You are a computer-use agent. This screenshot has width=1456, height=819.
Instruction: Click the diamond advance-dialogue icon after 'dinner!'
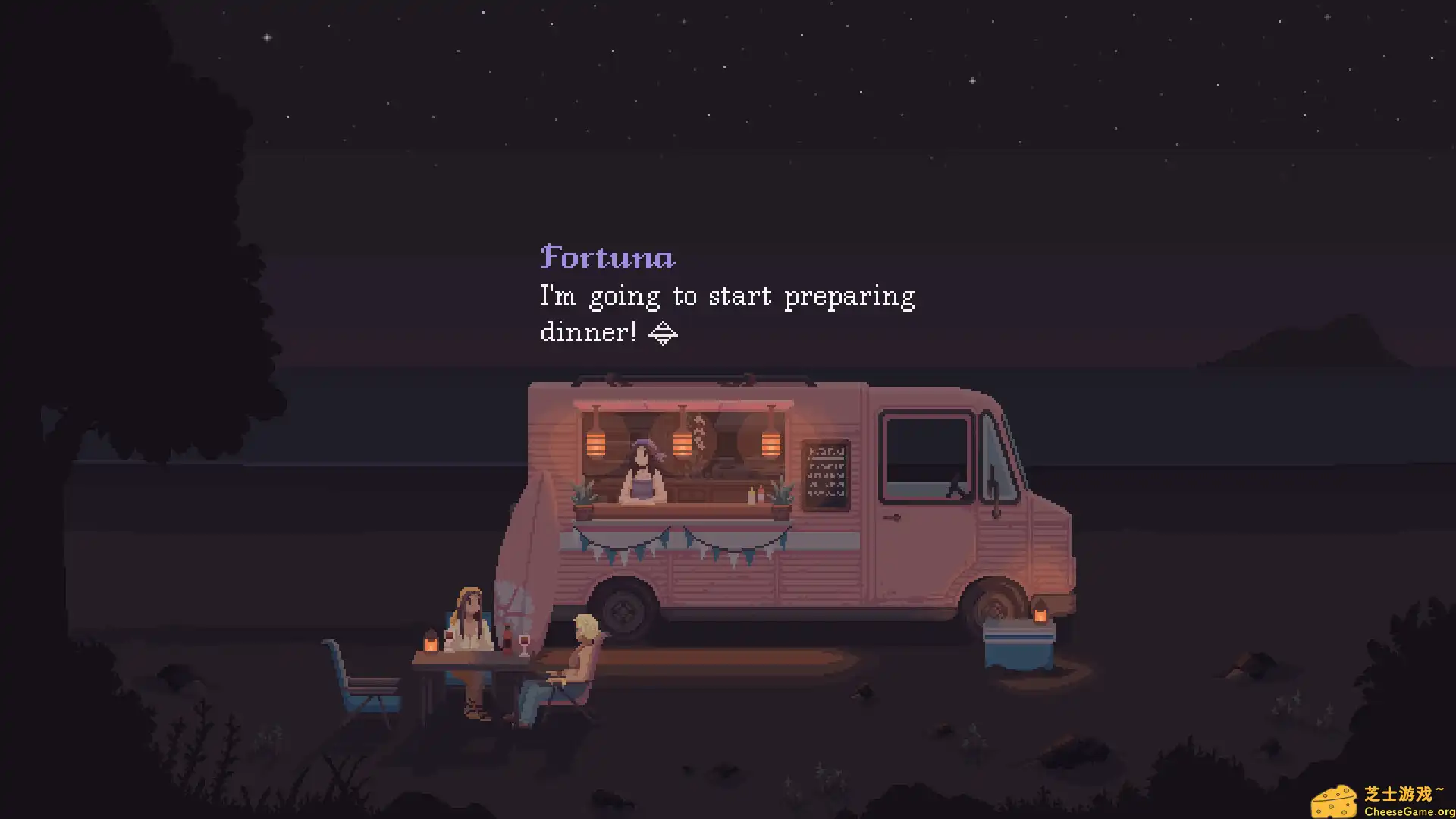point(663,332)
